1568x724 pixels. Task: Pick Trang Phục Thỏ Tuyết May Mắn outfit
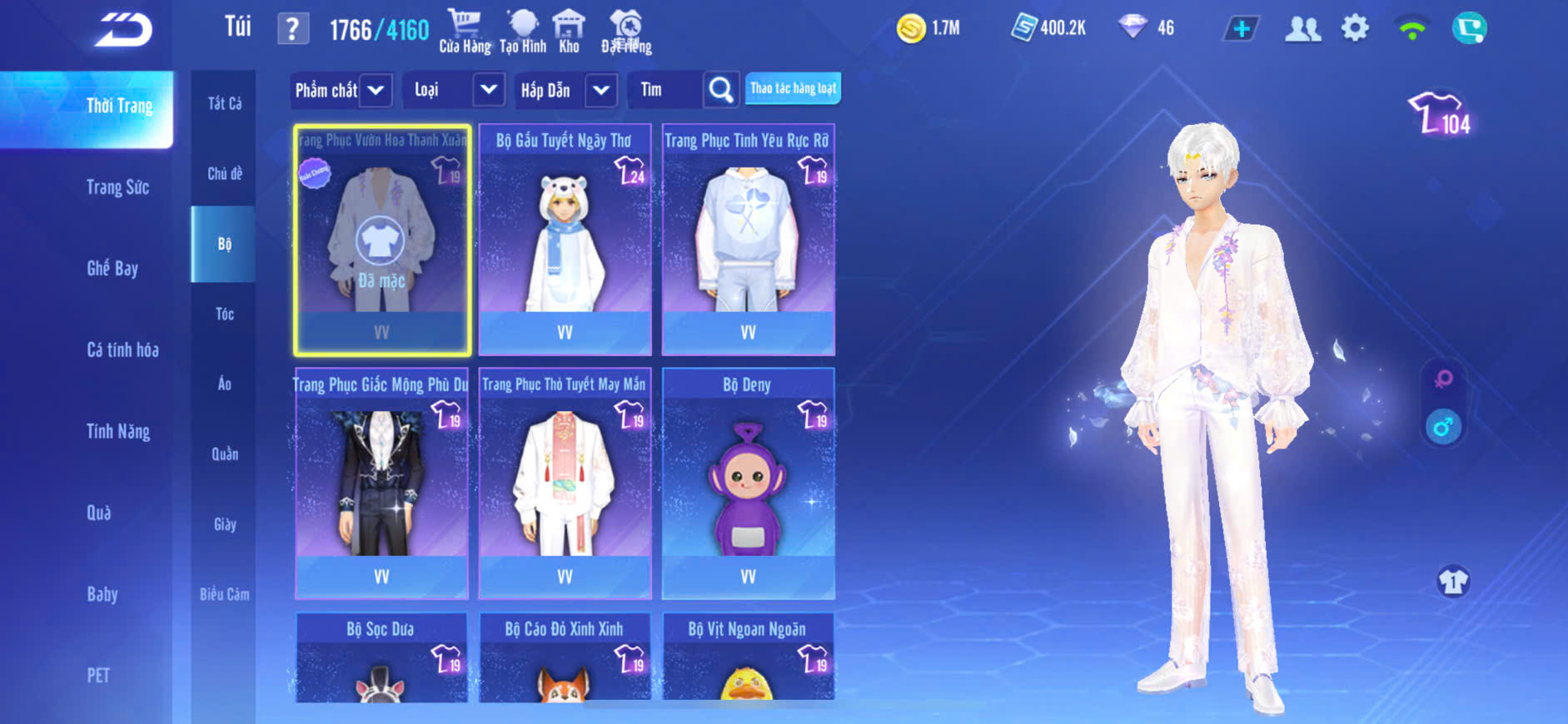tap(565, 483)
